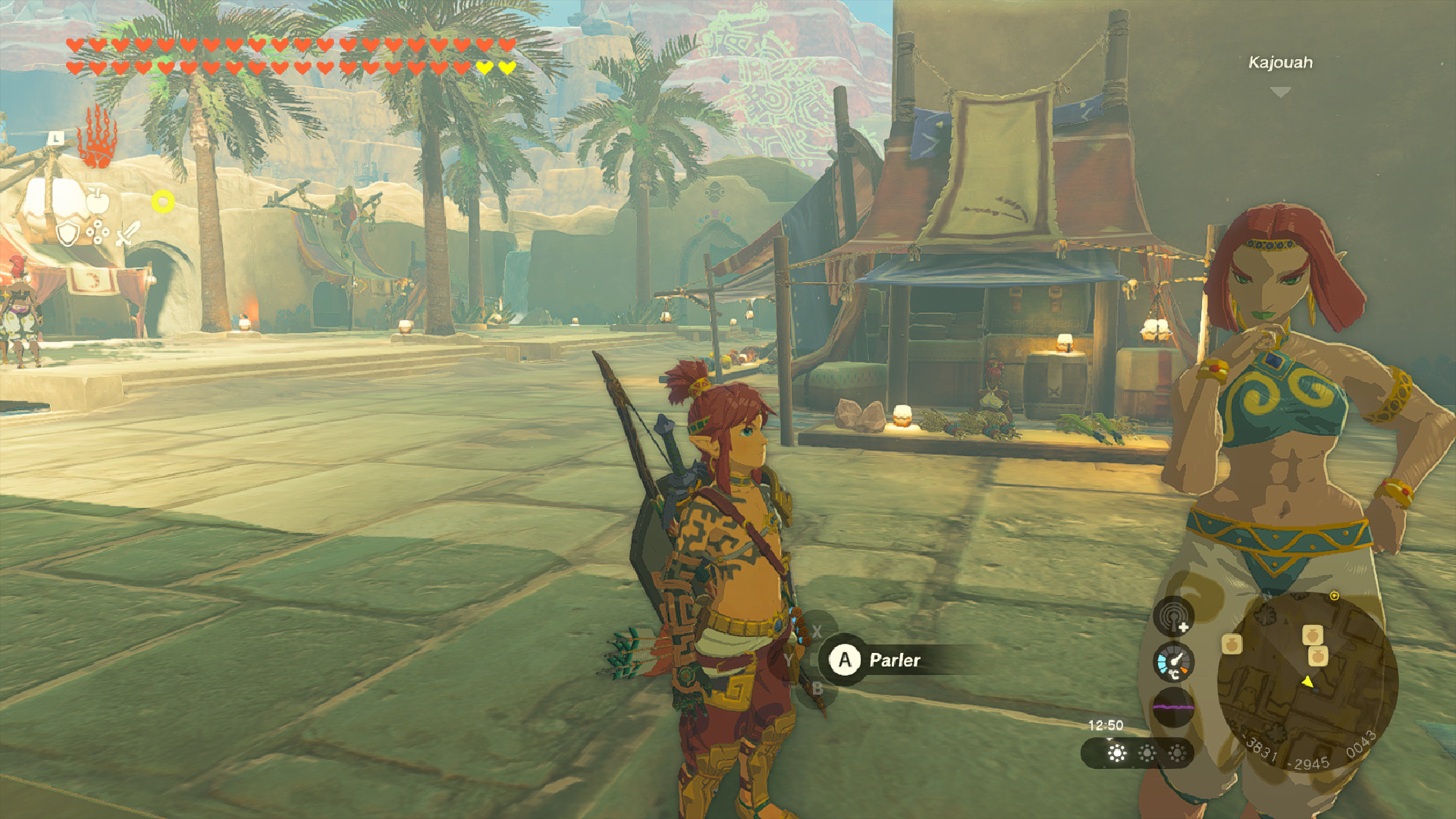This screenshot has width=1456, height=819.
Task: Select the yellow player arrow on the minimap
Action: 1307,682
